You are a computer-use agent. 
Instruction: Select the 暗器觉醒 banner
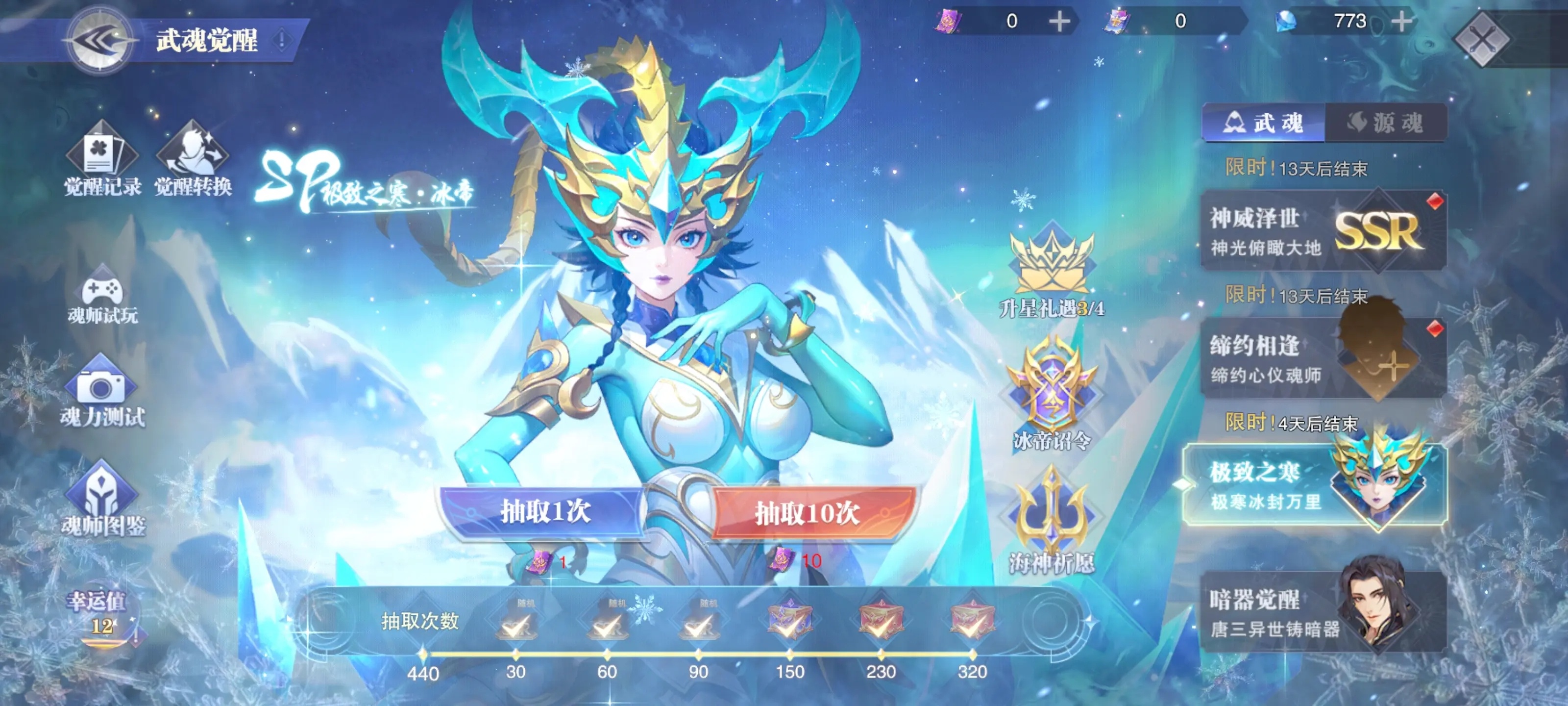coord(1323,612)
